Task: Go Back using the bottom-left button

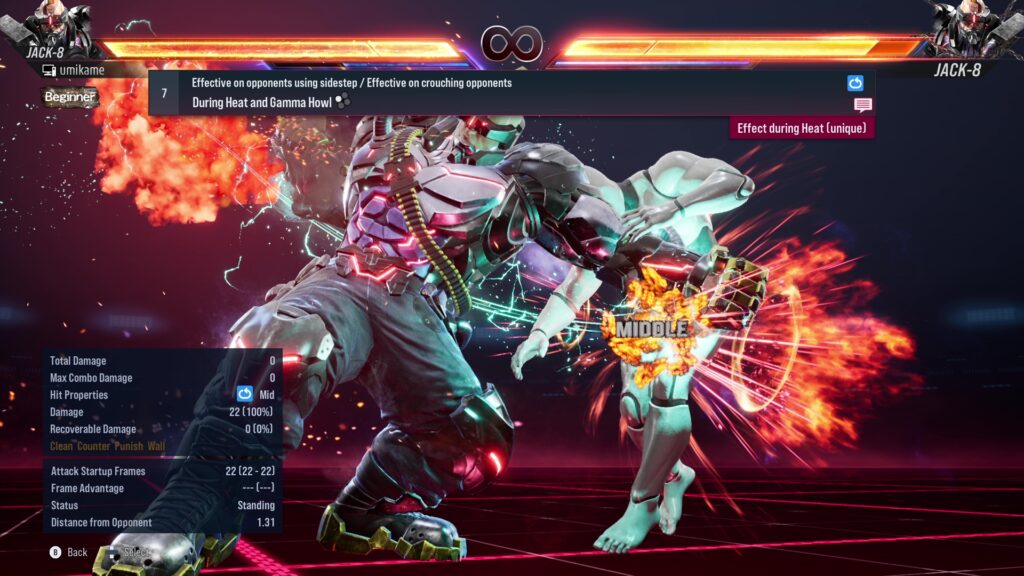Action: coord(69,552)
